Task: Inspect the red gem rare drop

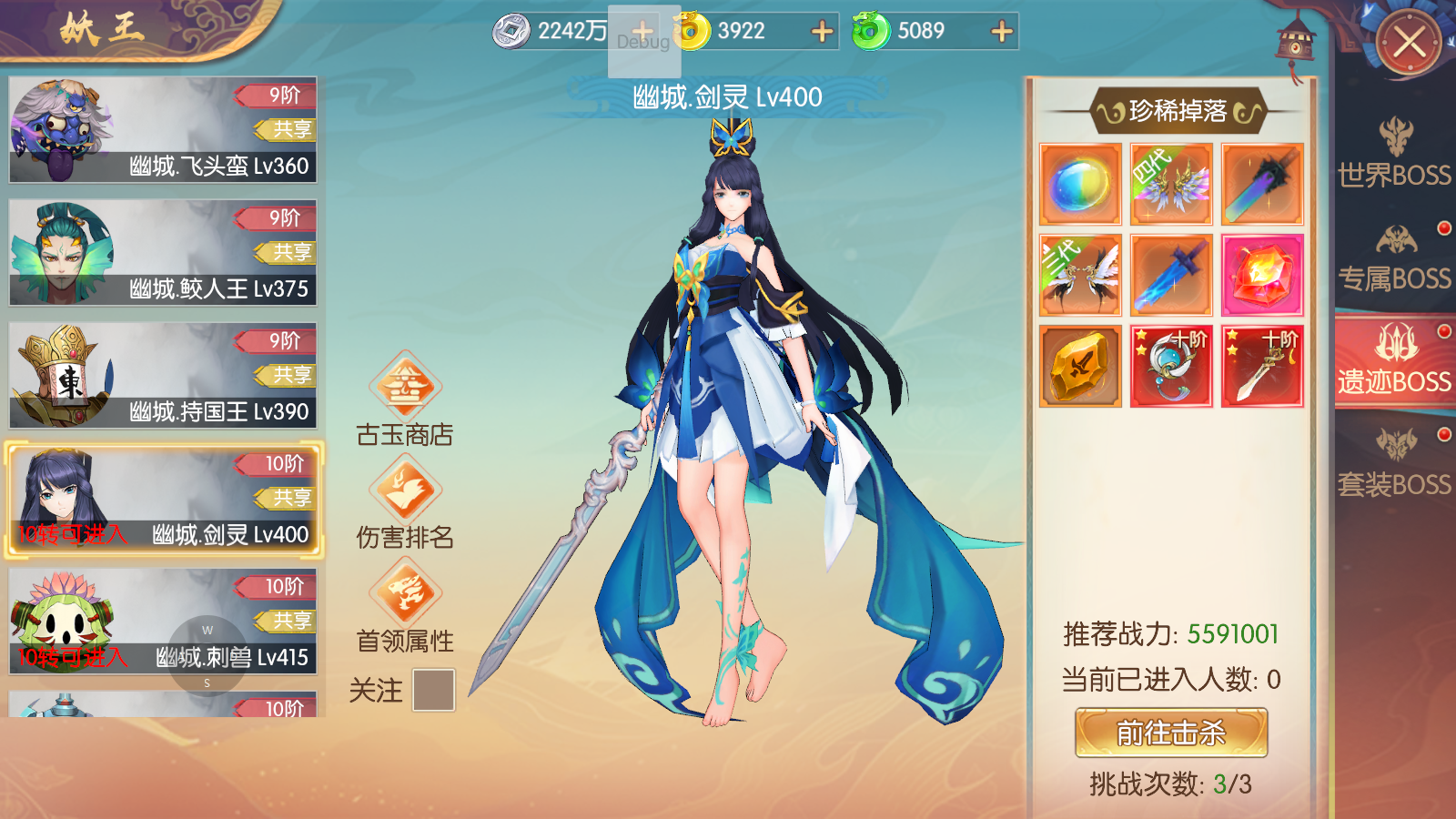Action: [x=1262, y=275]
